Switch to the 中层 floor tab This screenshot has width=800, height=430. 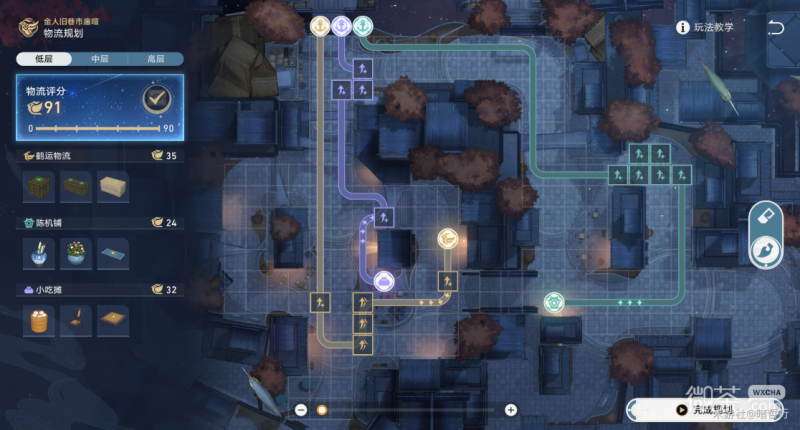(x=99, y=59)
